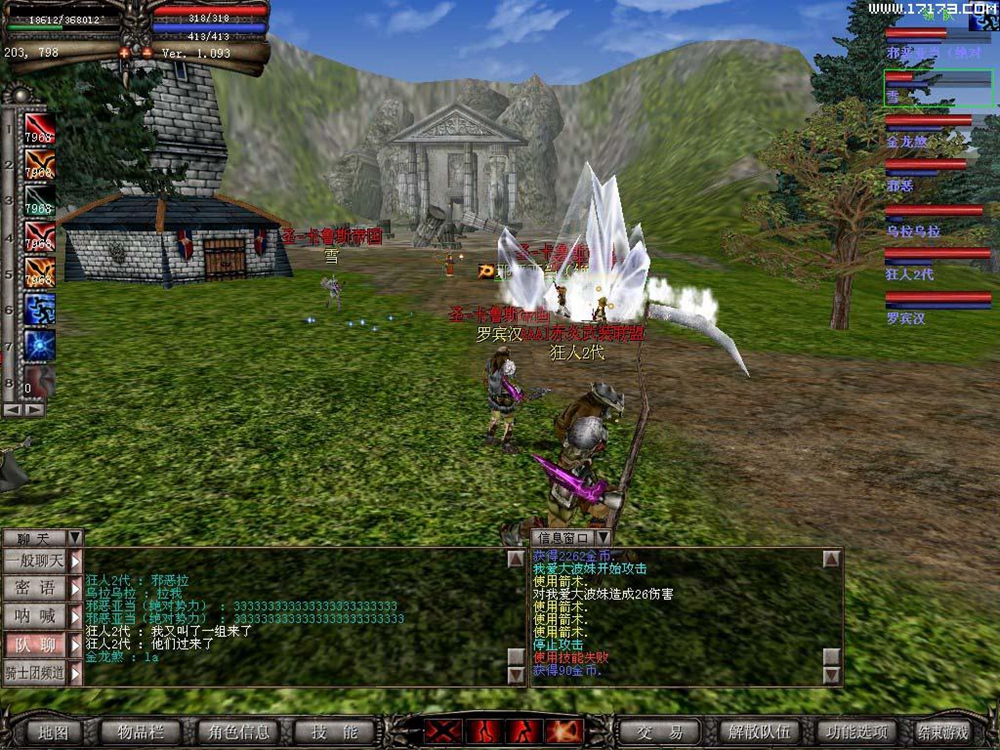The height and width of the screenshot is (750, 1000).
Task: Switch to the next skill bar page
Action: (x=36, y=409)
